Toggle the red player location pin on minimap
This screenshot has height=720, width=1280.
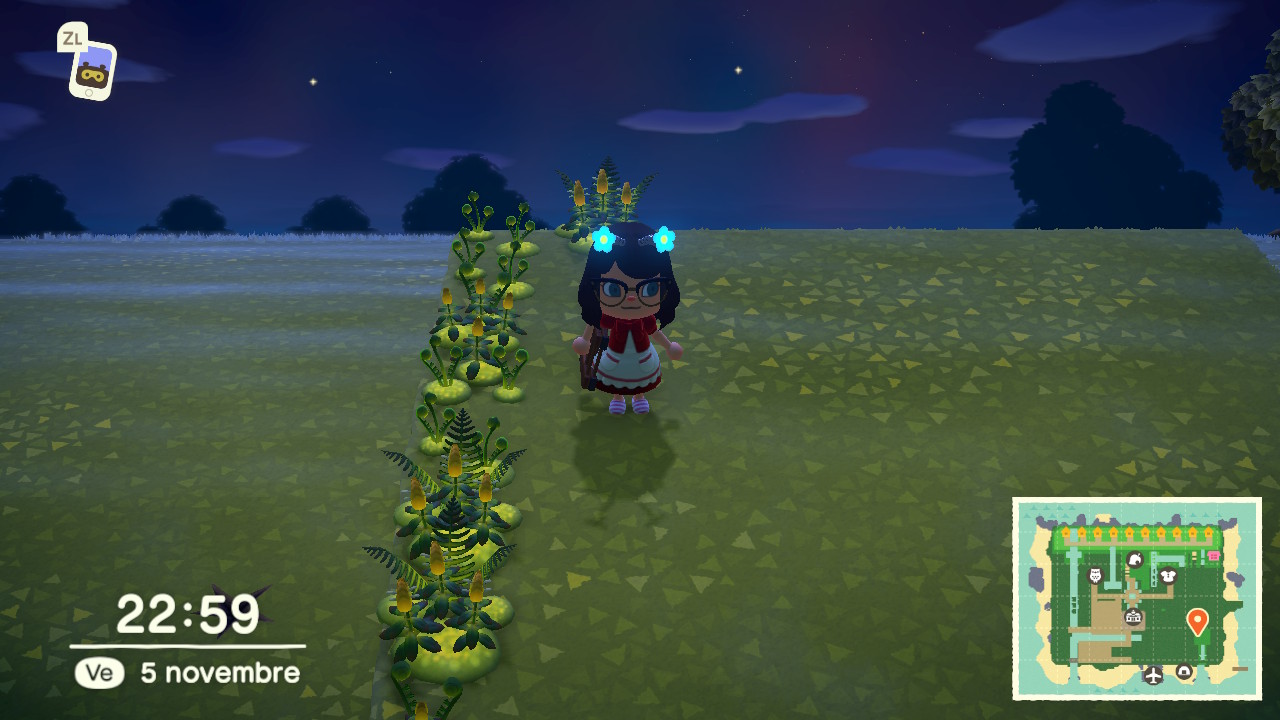[x=1198, y=620]
